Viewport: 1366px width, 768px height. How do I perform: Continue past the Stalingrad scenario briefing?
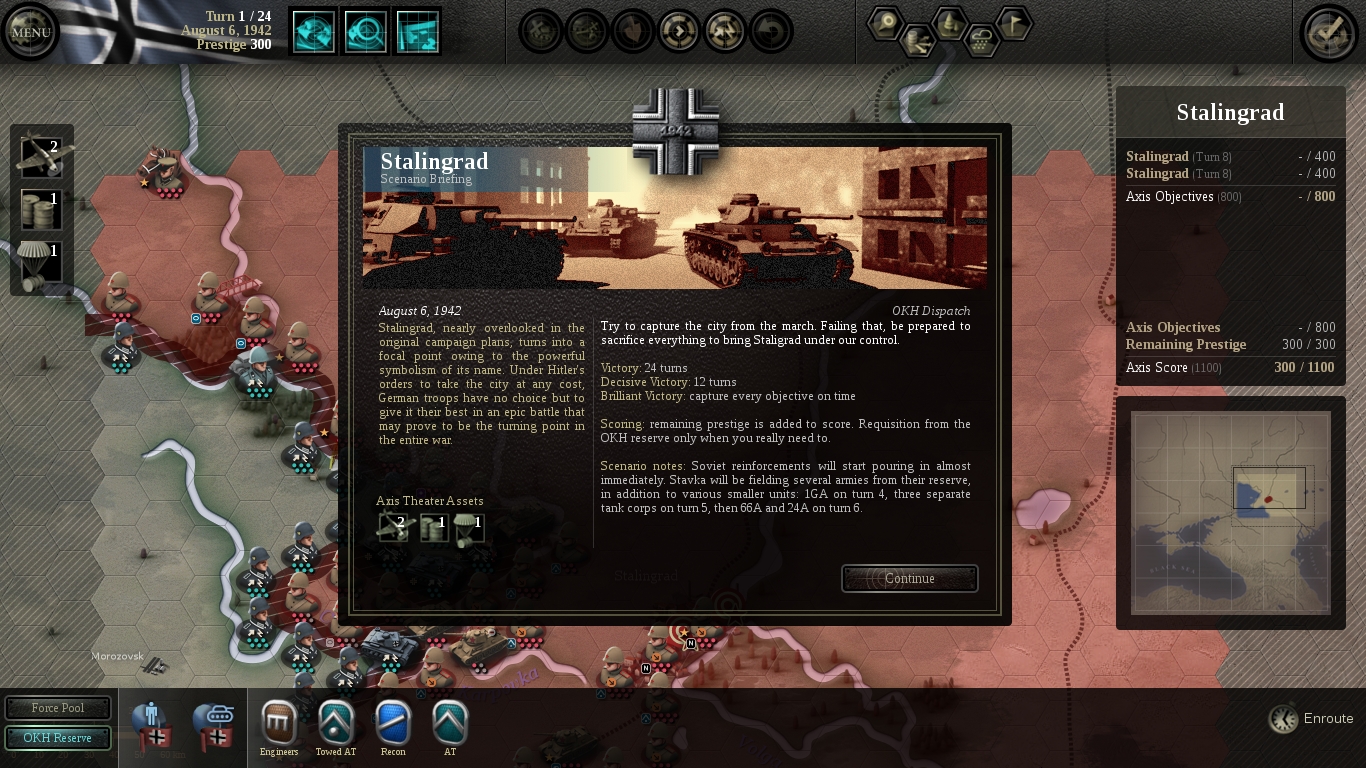tap(909, 579)
